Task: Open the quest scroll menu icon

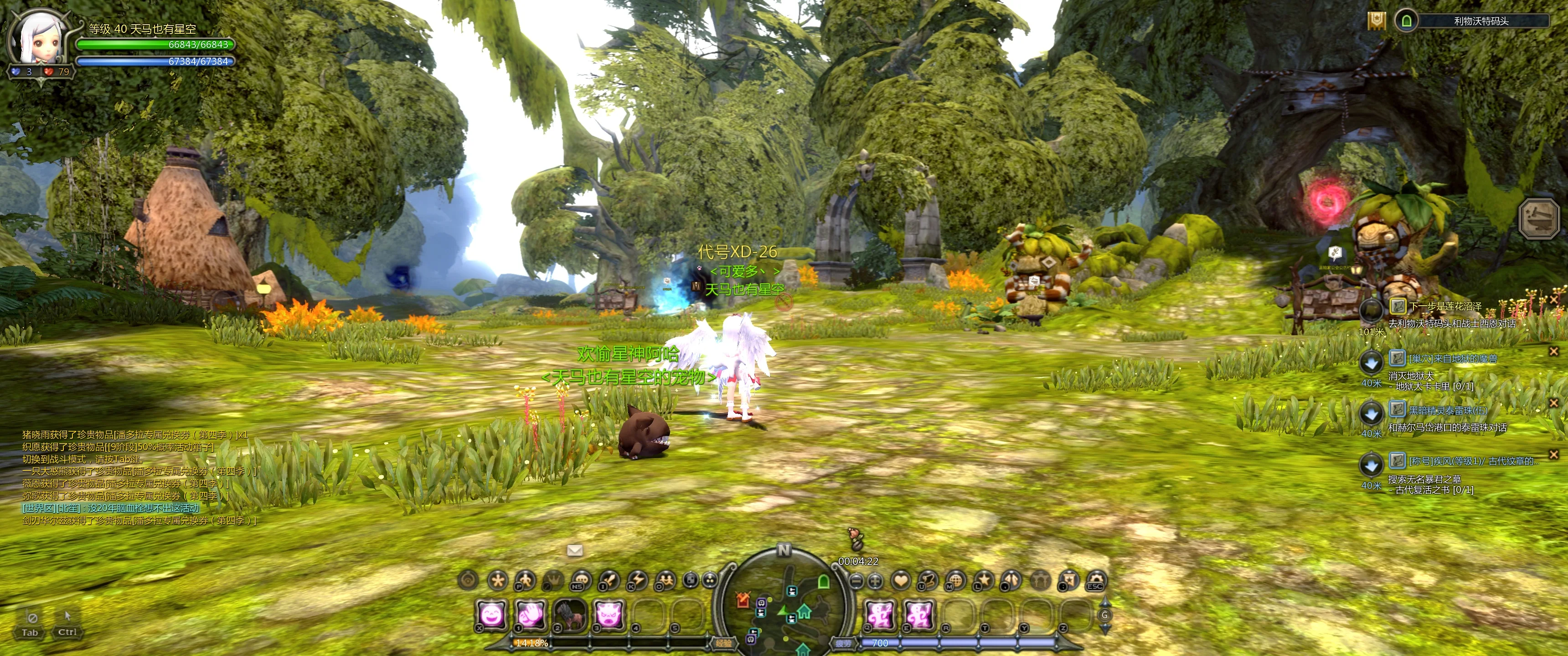Action: pyautogui.click(x=927, y=580)
